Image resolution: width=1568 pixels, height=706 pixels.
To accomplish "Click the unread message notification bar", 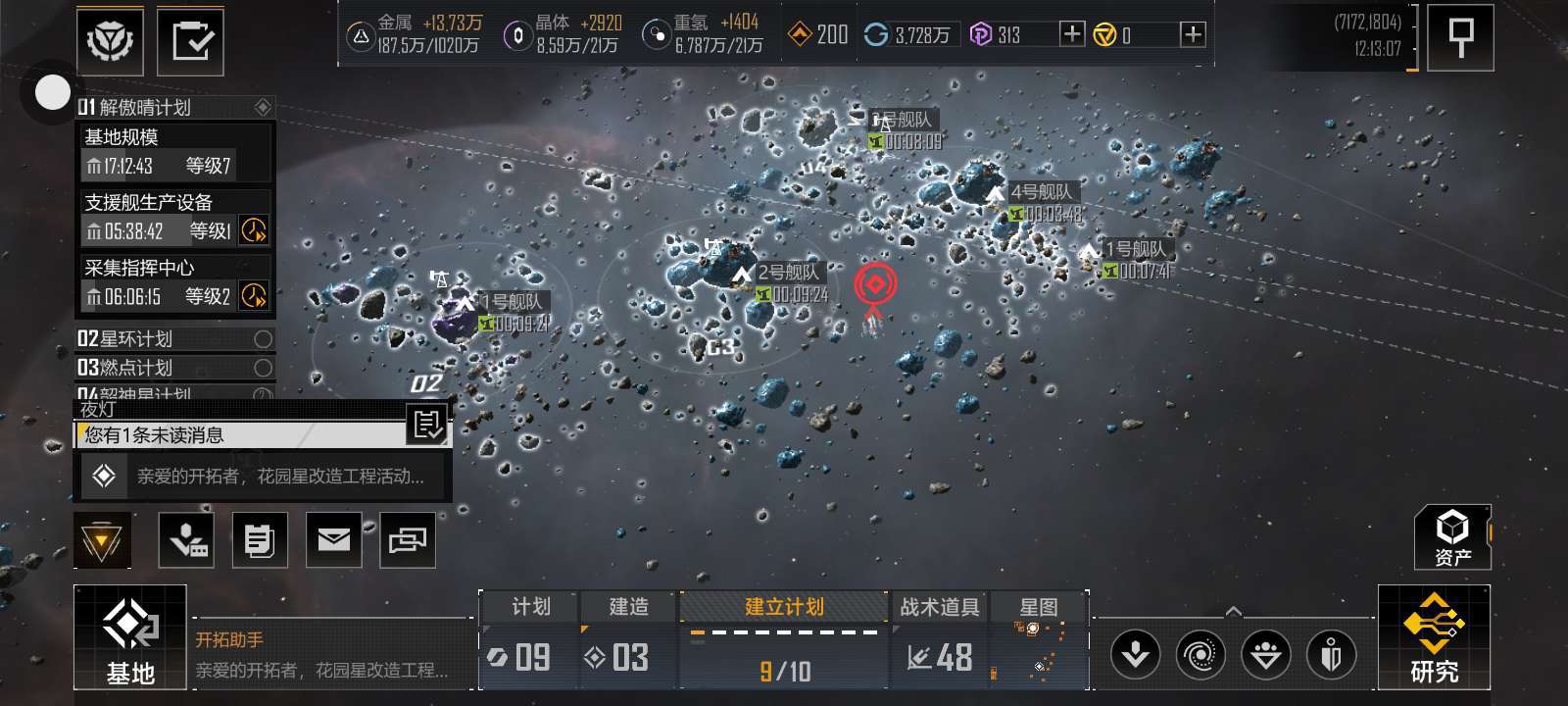I will pos(242,434).
